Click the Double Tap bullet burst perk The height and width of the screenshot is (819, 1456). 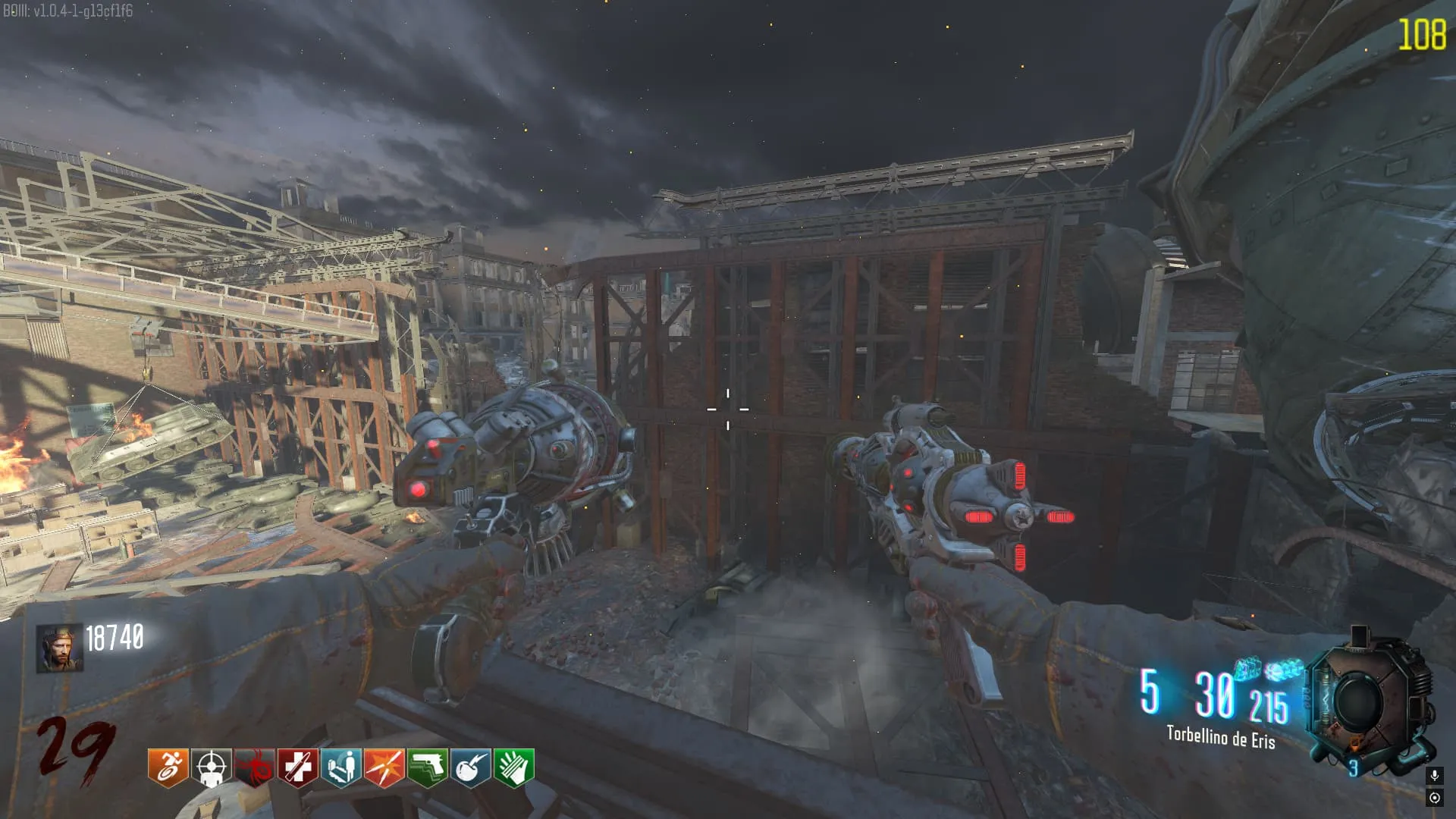coord(384,767)
